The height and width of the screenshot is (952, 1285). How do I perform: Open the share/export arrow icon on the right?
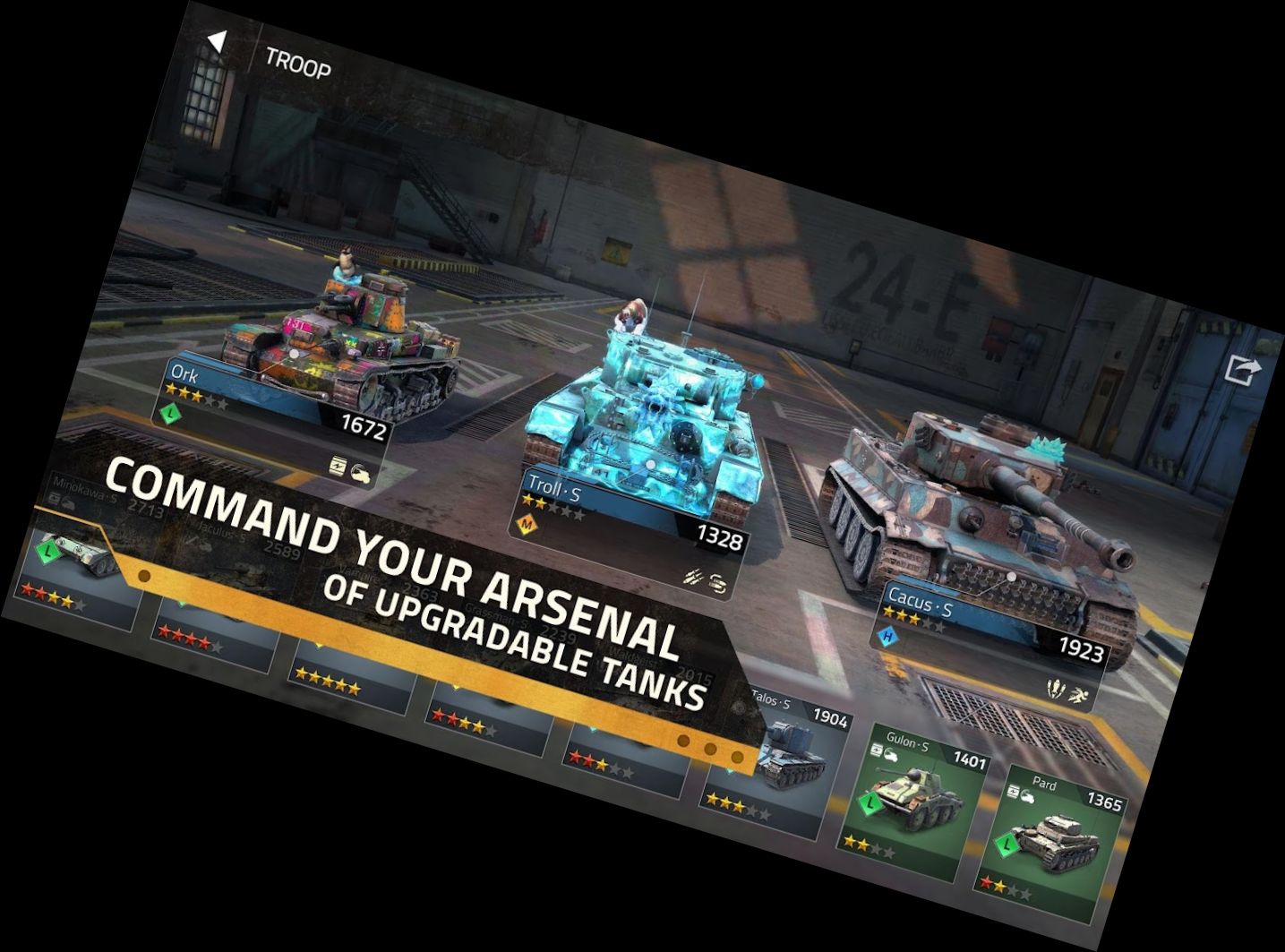click(x=1243, y=368)
